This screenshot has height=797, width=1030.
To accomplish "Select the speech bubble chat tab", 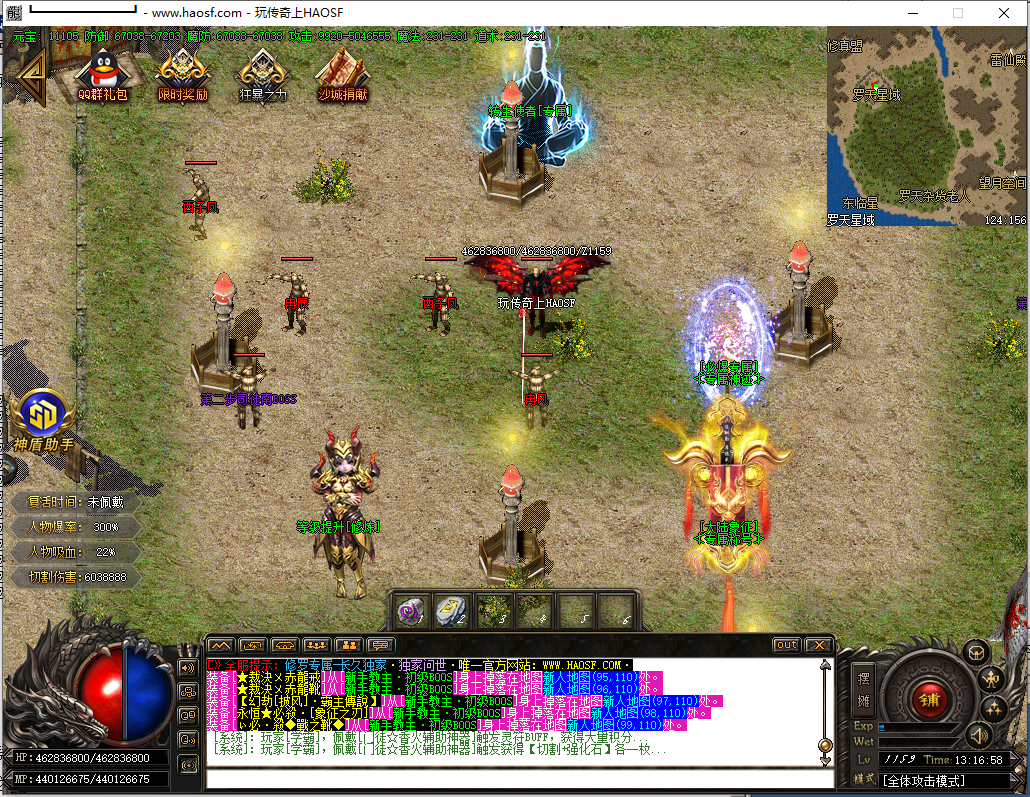I will click(x=381, y=645).
